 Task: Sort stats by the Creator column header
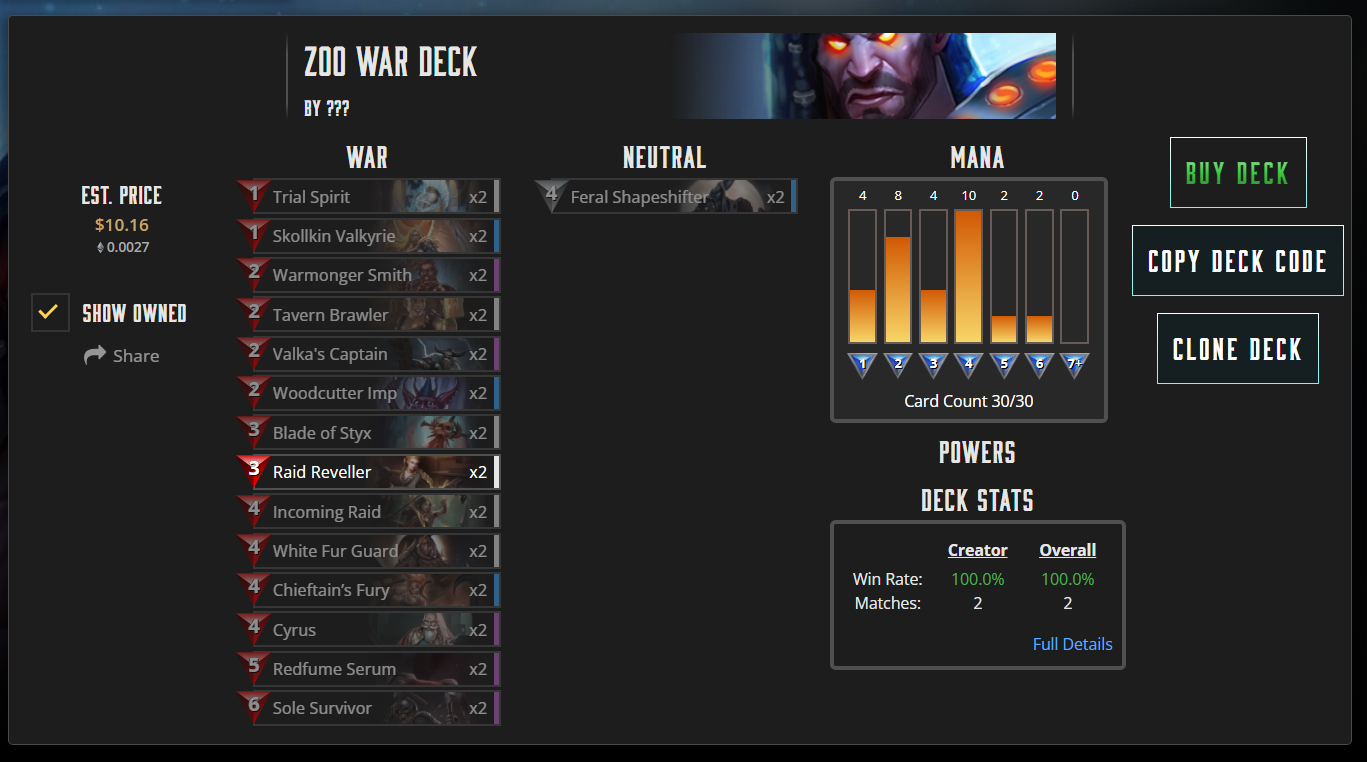[x=977, y=550]
